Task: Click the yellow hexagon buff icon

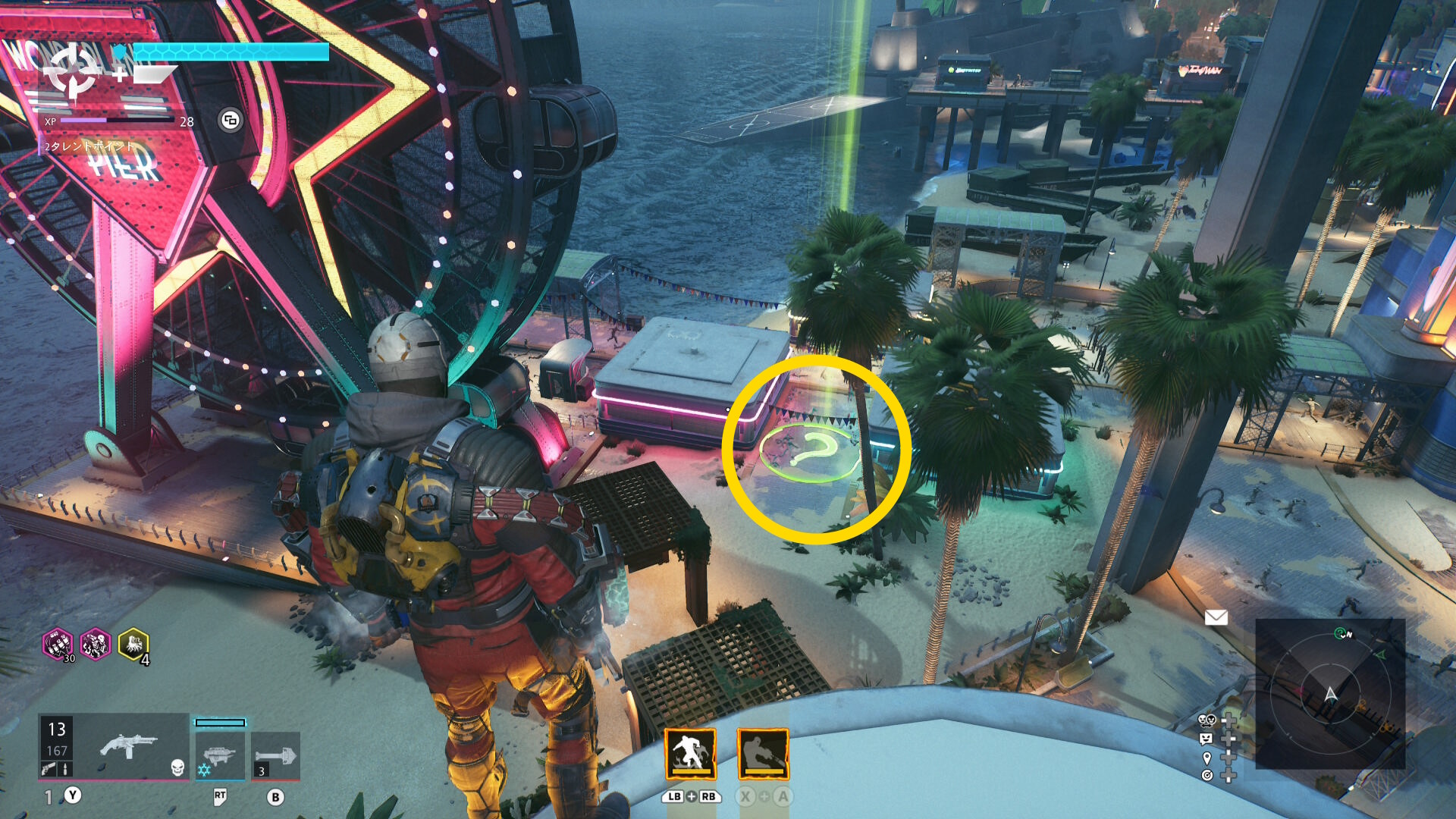Action: tap(133, 645)
